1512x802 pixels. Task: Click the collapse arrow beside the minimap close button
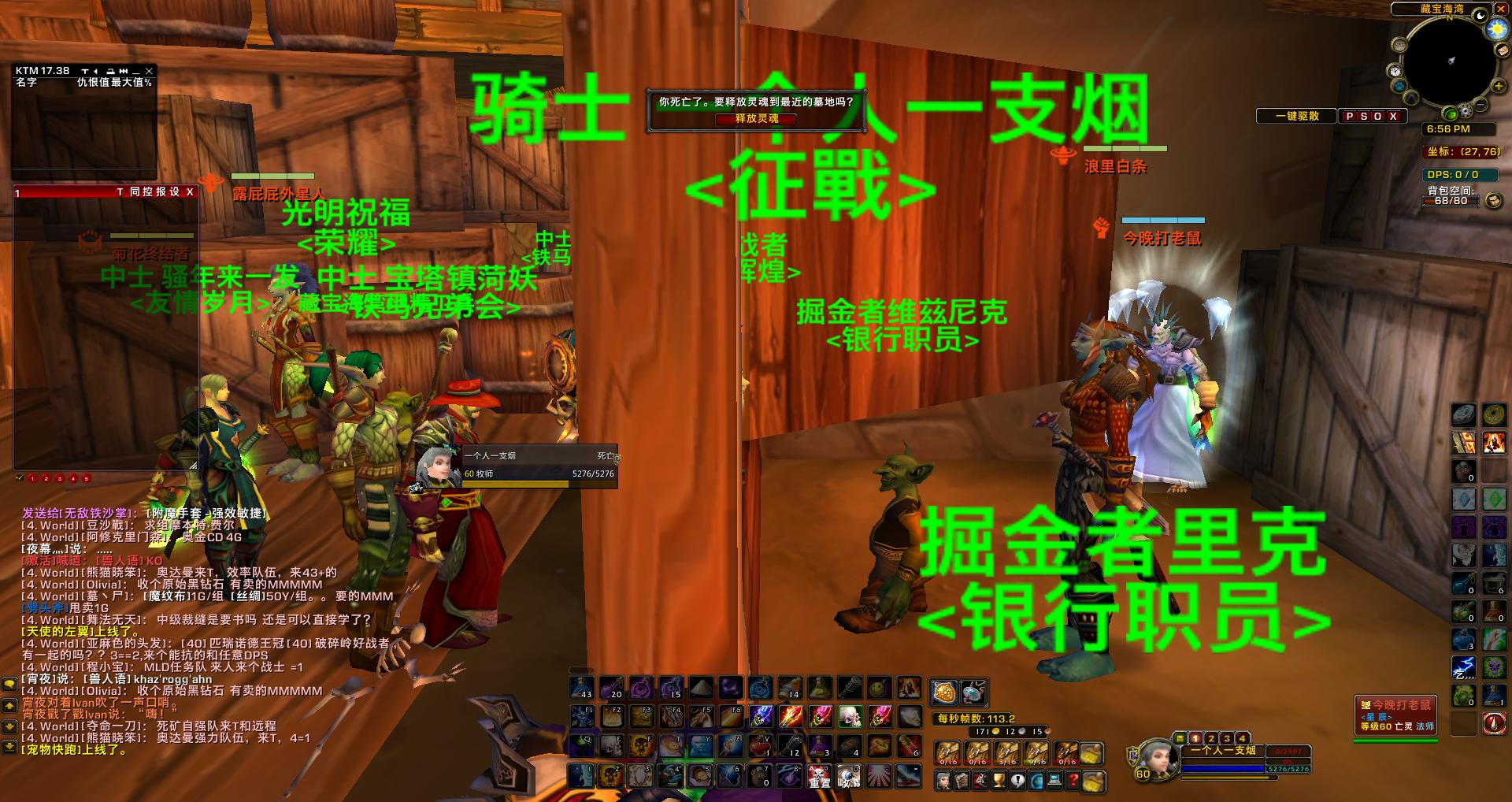(x=1495, y=4)
